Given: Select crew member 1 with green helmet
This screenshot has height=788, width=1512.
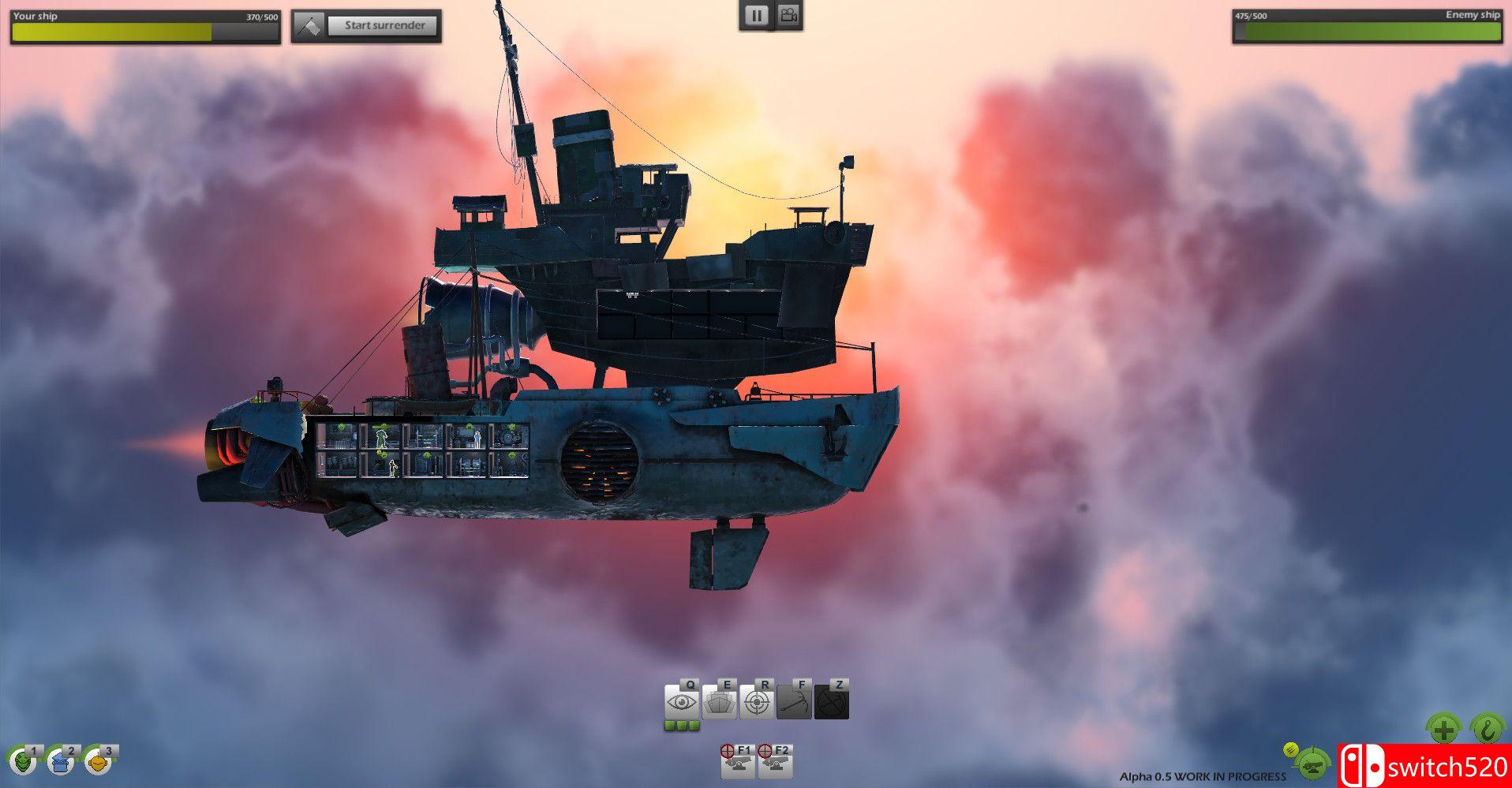Looking at the screenshot, I should click(x=24, y=762).
